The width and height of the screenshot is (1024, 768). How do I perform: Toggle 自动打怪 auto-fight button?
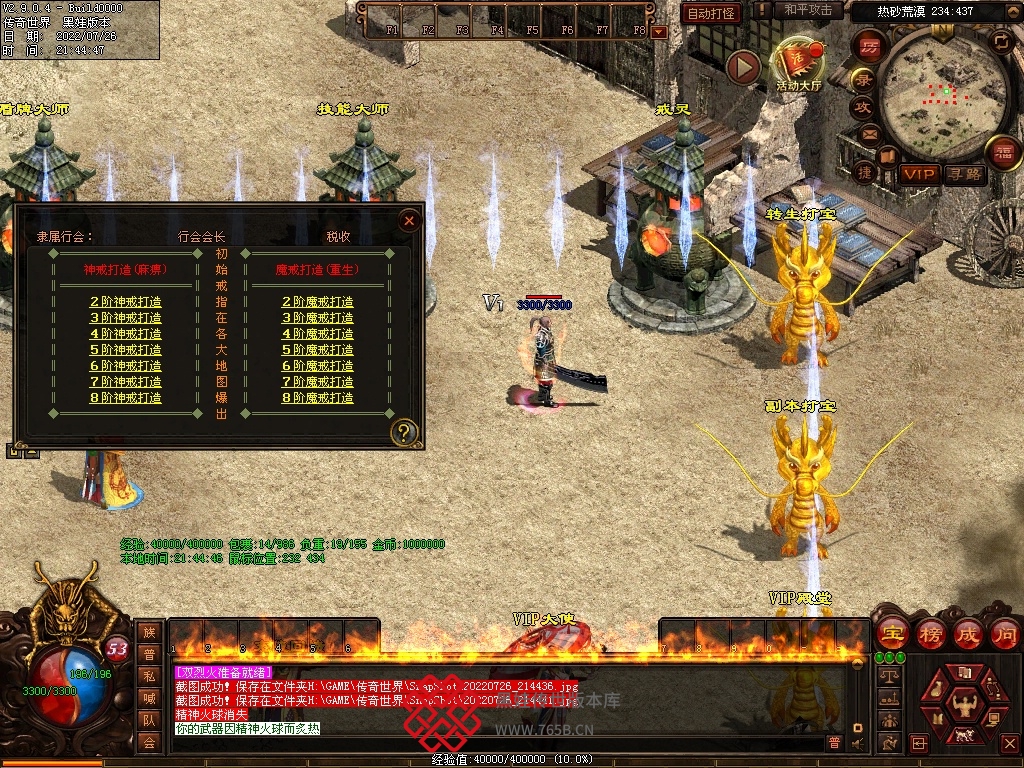(711, 13)
